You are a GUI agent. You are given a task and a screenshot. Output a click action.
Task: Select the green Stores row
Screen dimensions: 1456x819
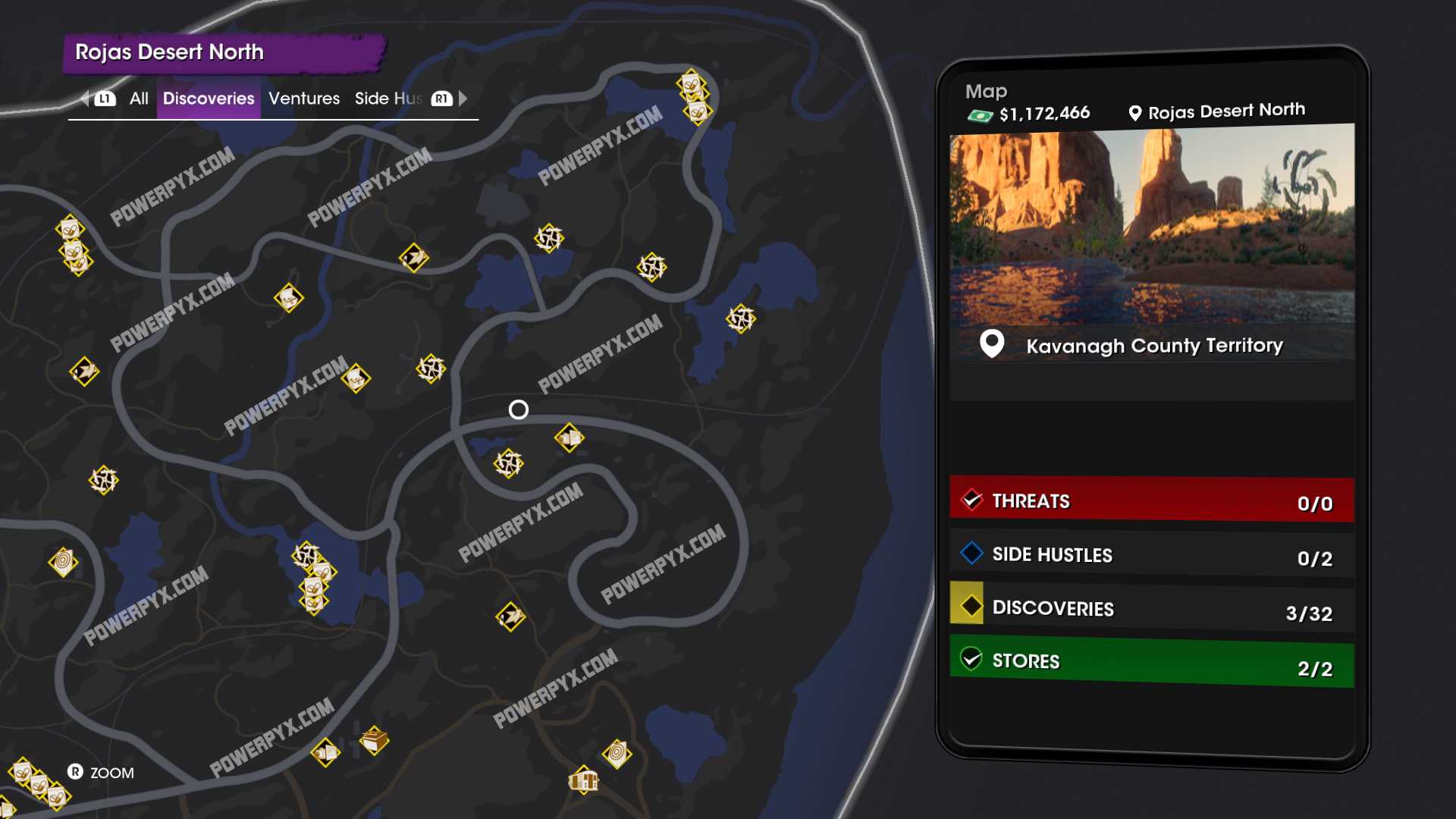click(1151, 664)
